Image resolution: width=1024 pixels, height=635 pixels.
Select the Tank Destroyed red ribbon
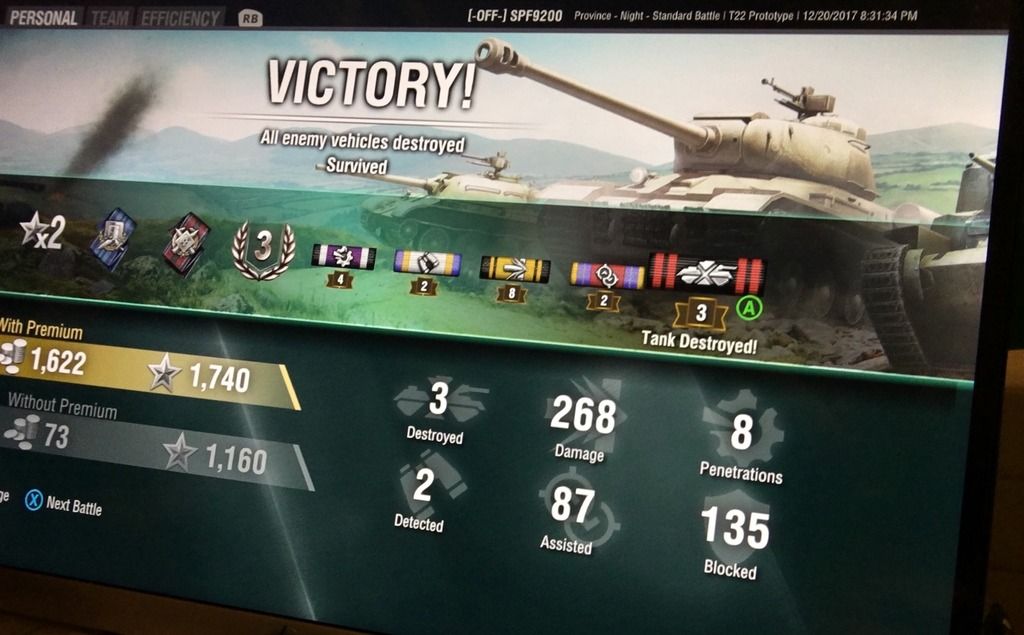708,272
